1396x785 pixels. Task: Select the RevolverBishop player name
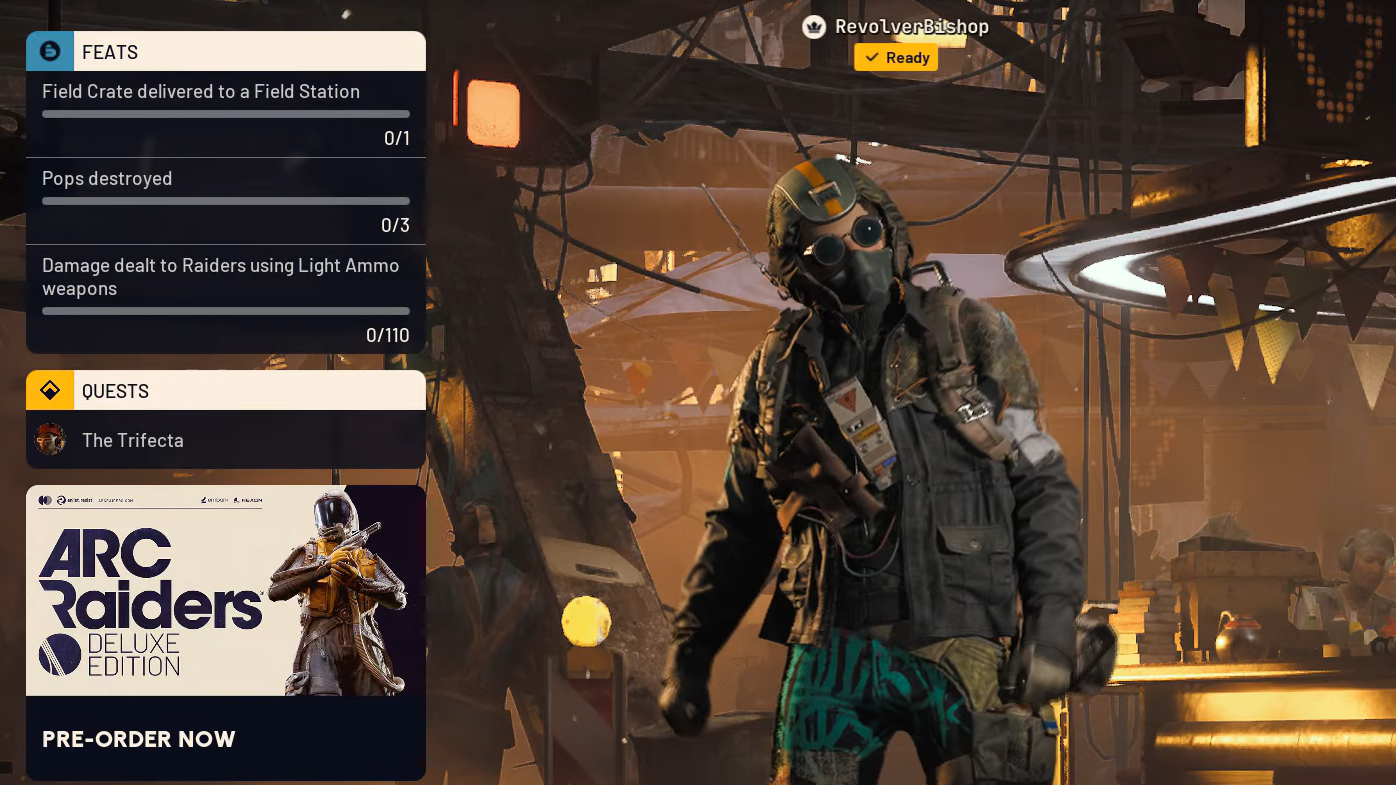(x=911, y=27)
